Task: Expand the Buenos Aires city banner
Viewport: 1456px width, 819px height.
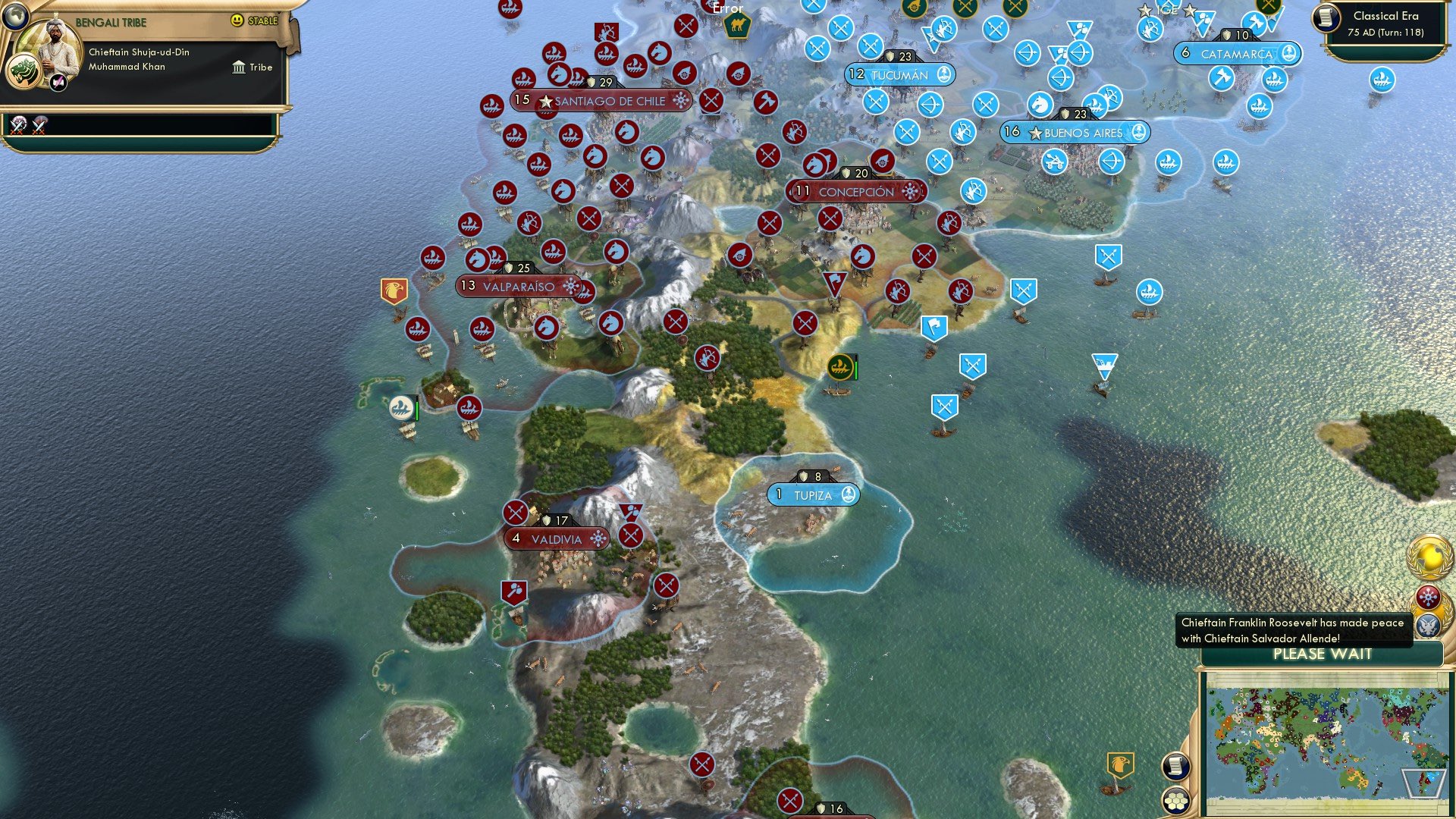Action: point(1077,133)
